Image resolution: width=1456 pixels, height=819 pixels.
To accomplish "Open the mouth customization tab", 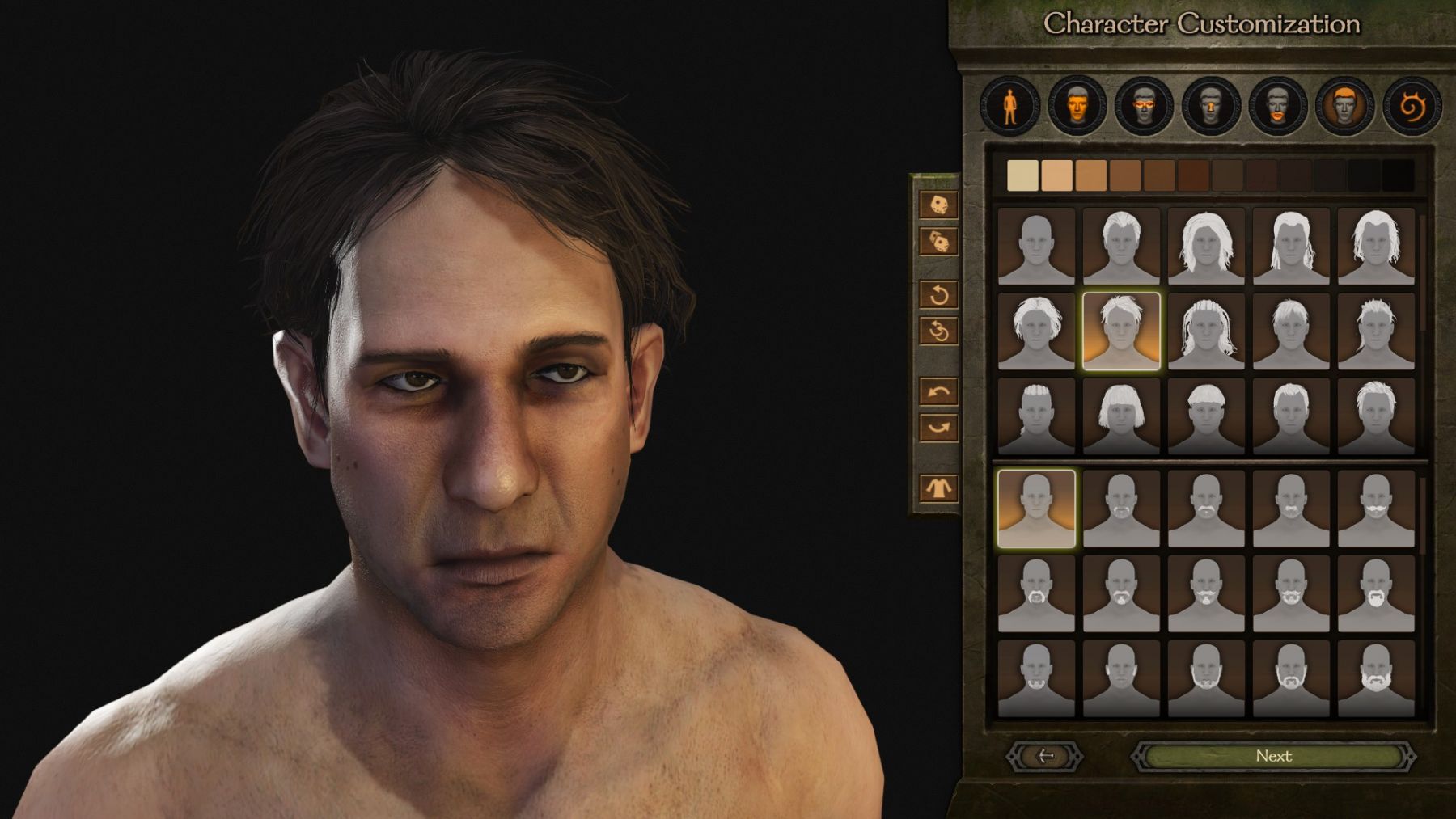I will 1277,106.
